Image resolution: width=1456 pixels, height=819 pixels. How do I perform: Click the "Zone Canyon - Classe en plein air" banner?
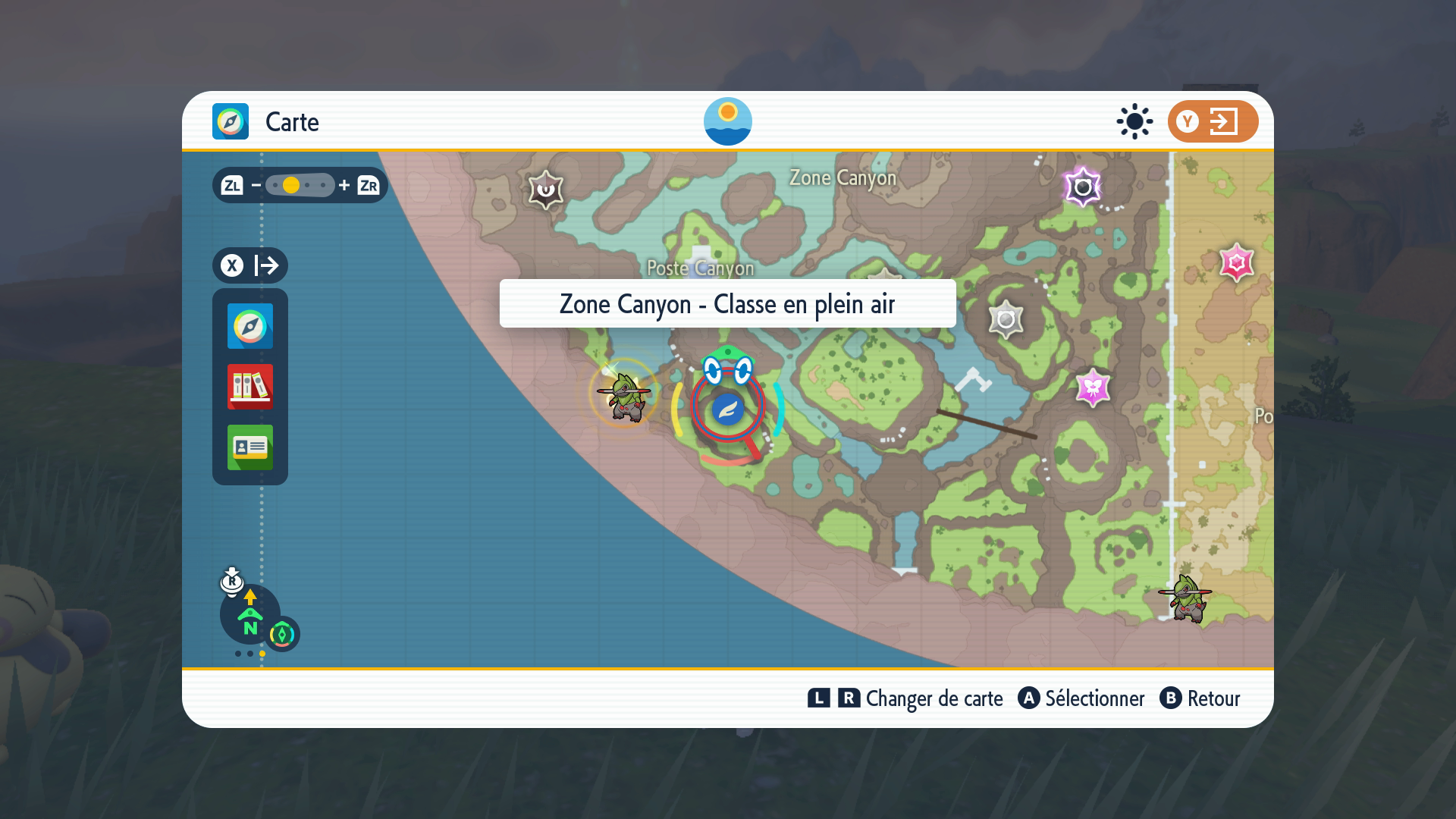click(727, 304)
